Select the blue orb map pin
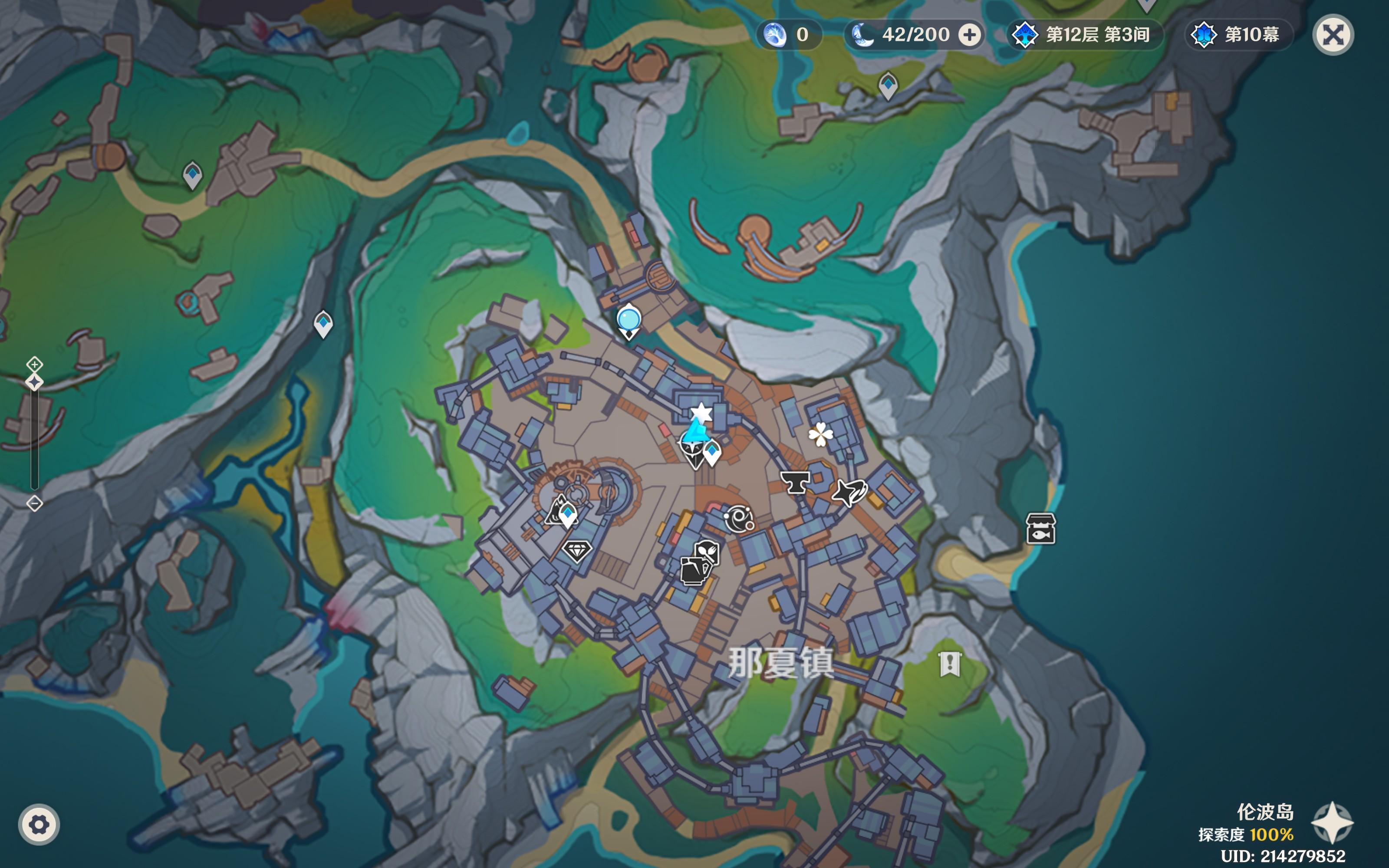 point(629,320)
